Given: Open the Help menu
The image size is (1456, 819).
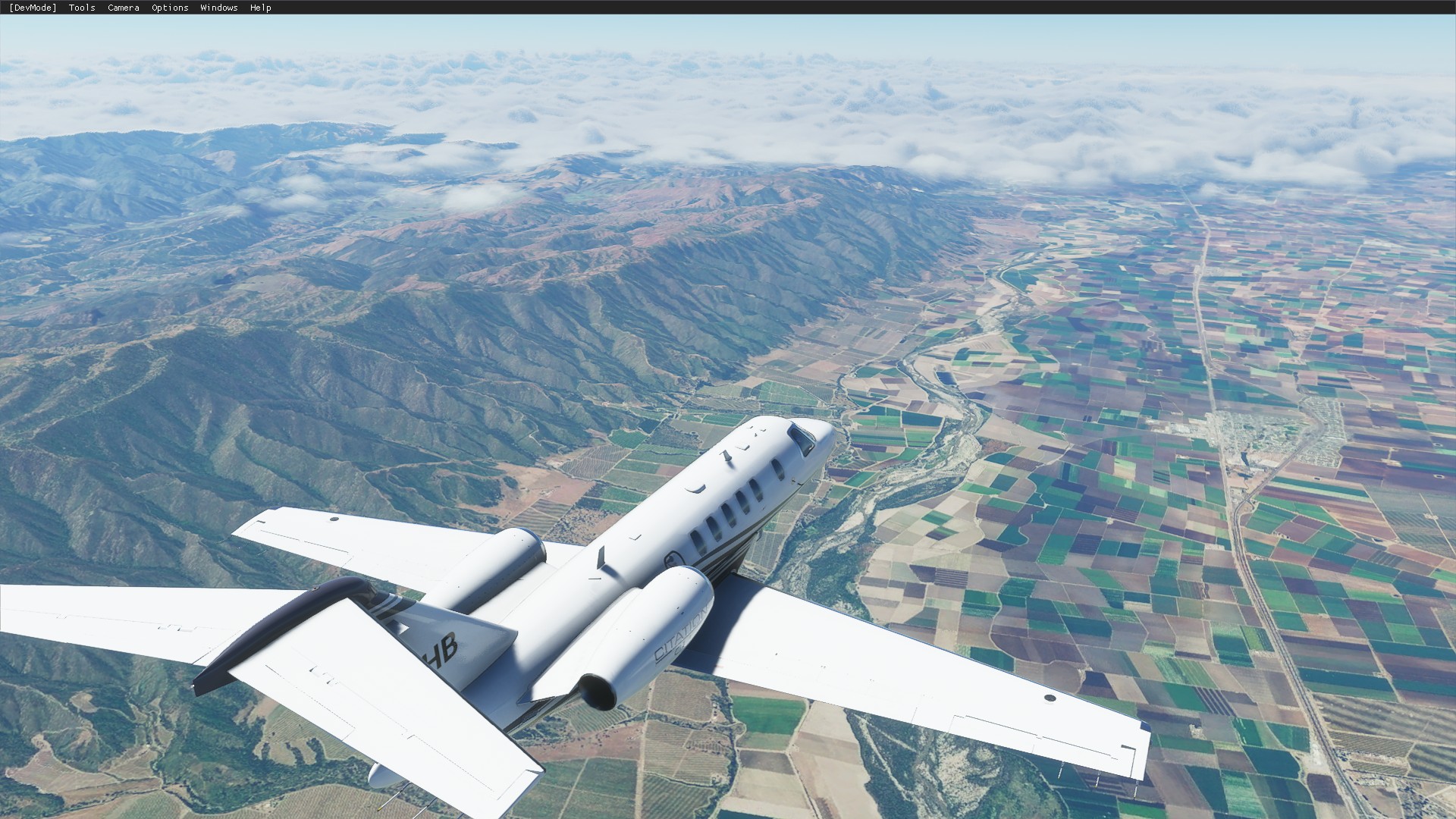Looking at the screenshot, I should (x=260, y=8).
